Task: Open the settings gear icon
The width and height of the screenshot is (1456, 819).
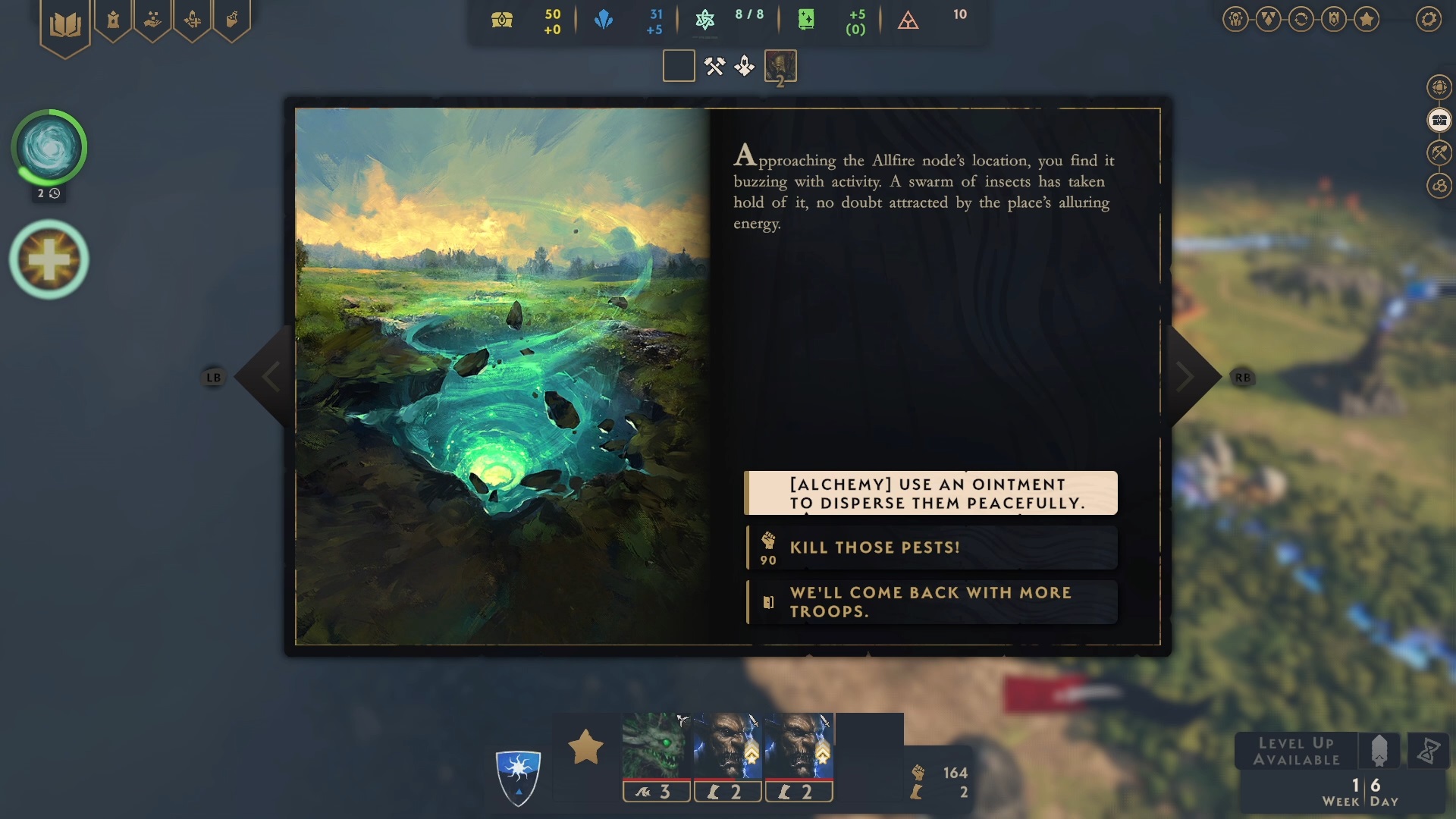Action: (x=1429, y=19)
